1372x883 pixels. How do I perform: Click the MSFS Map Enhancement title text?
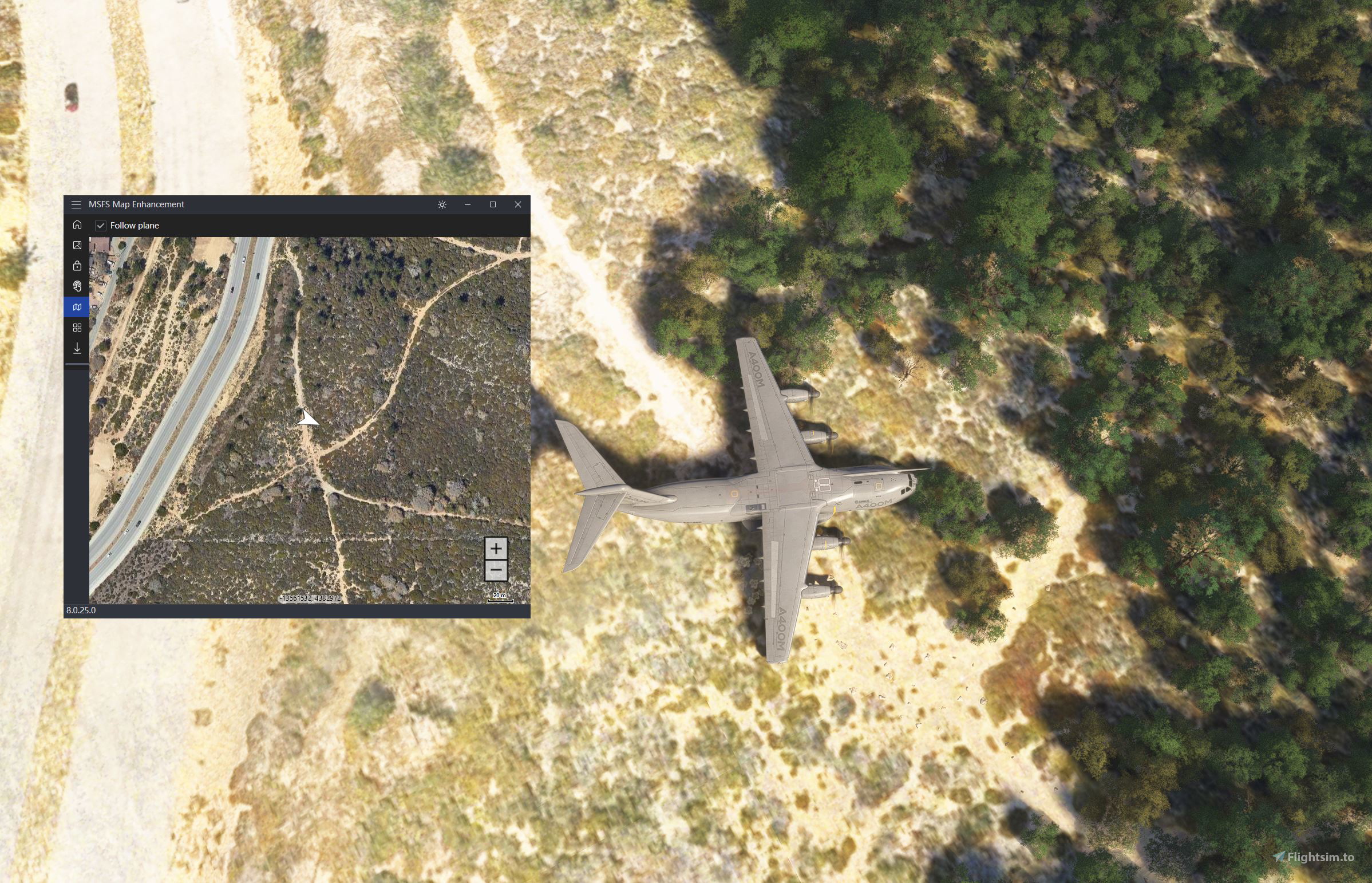(x=136, y=204)
